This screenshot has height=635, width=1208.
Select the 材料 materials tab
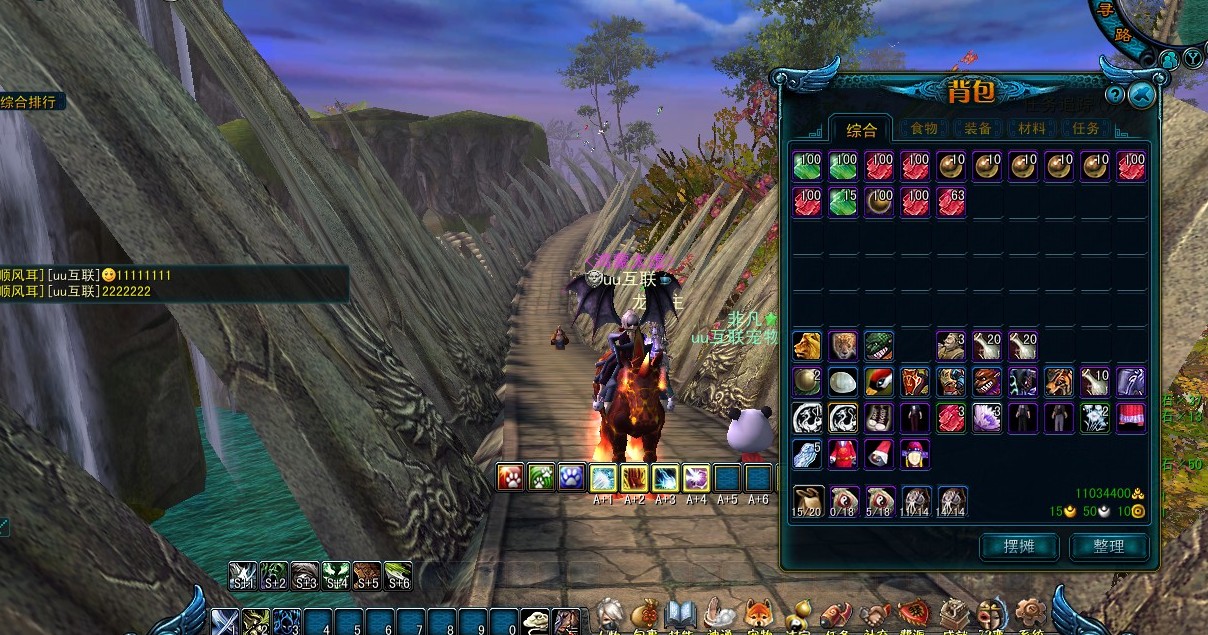[1031, 129]
